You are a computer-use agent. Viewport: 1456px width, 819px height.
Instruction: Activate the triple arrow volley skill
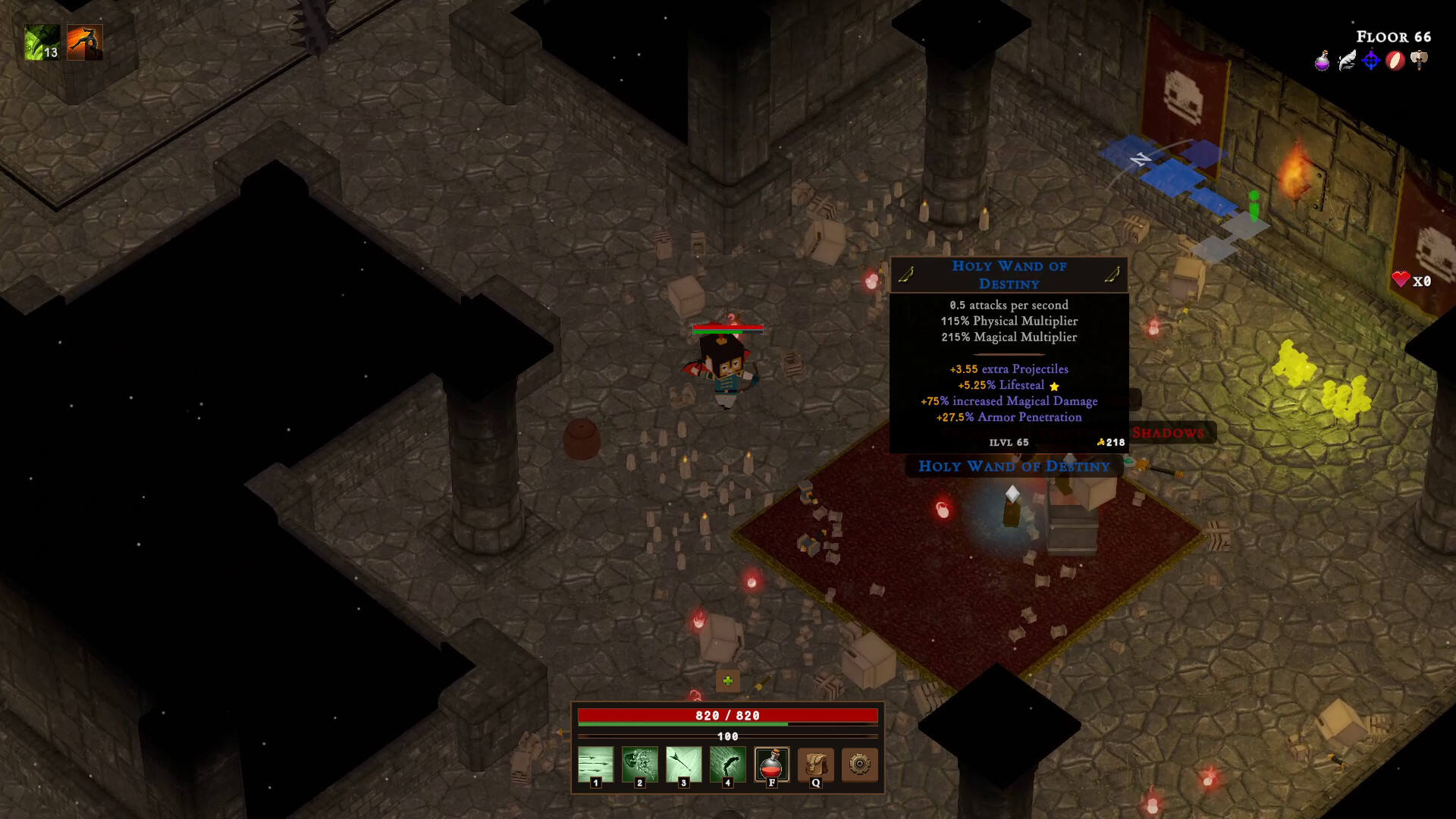595,764
